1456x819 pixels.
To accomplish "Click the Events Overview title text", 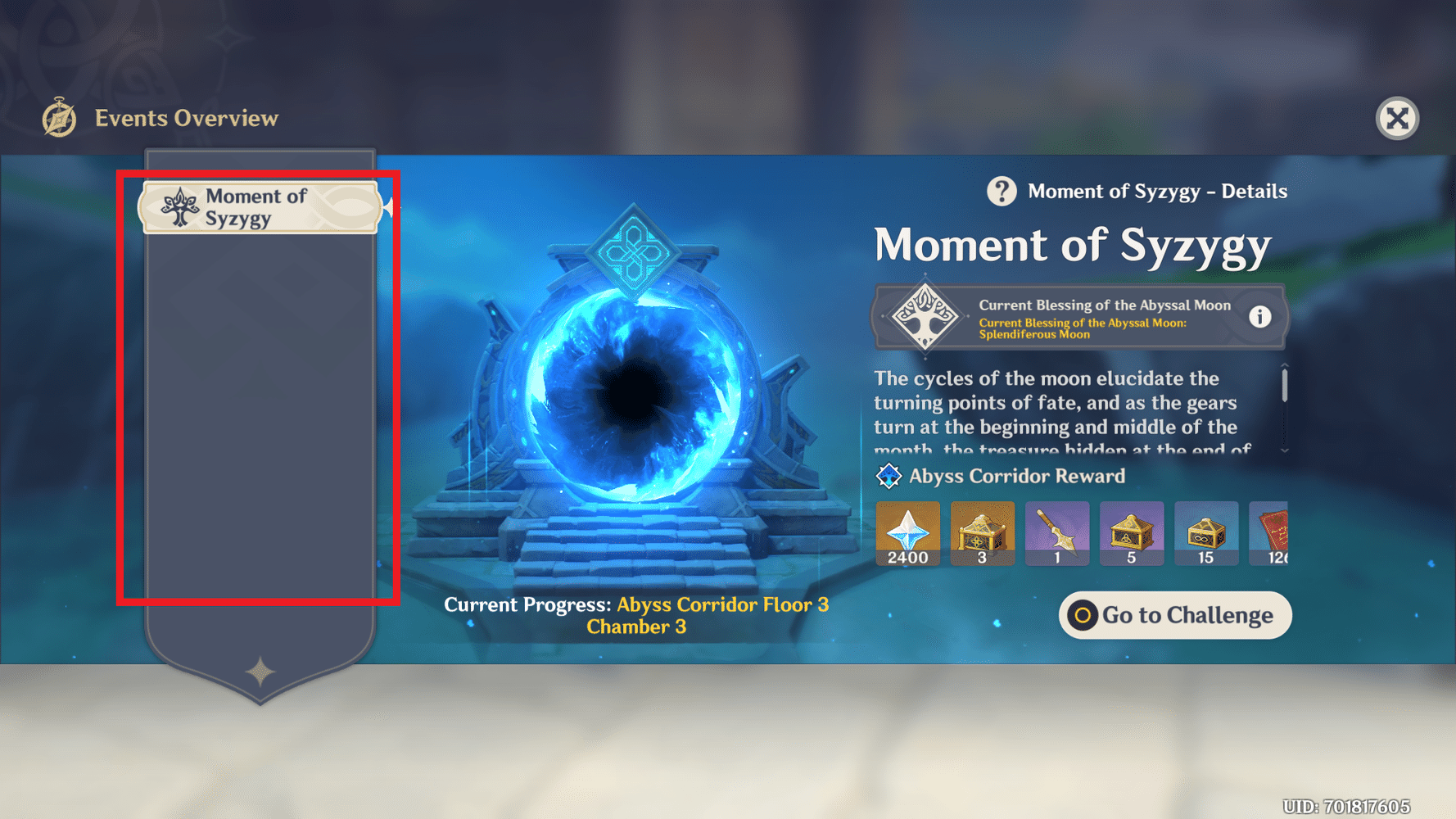I will (186, 118).
